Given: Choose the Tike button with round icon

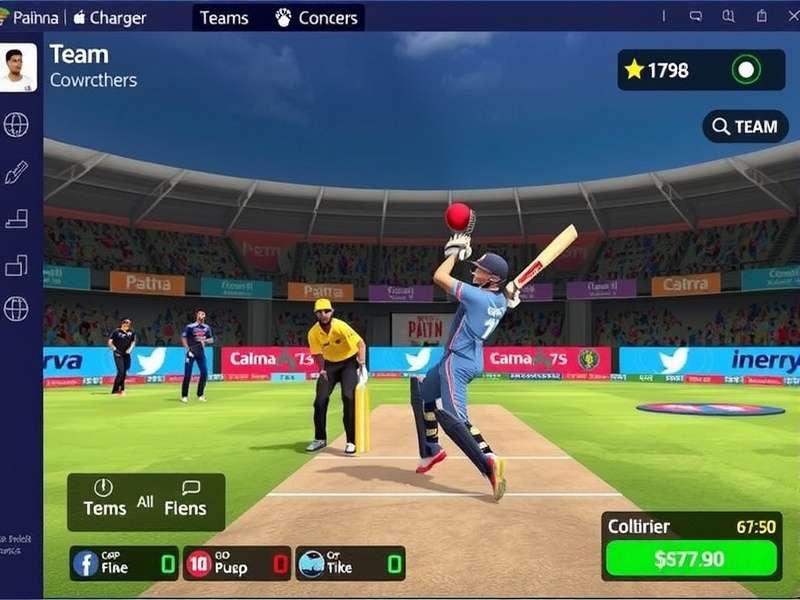Looking at the screenshot, I should click(351, 563).
